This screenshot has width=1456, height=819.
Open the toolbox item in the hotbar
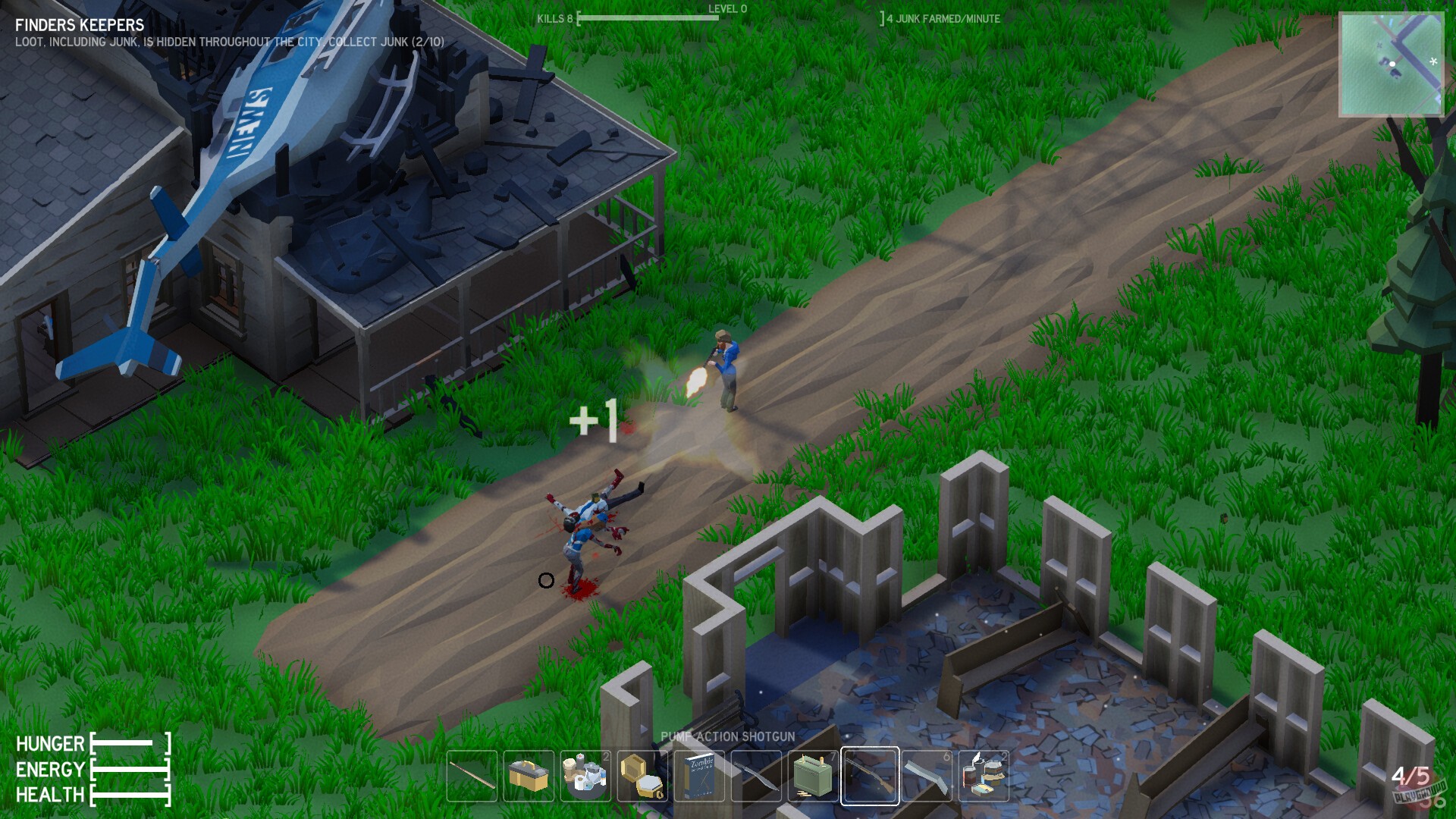(529, 776)
